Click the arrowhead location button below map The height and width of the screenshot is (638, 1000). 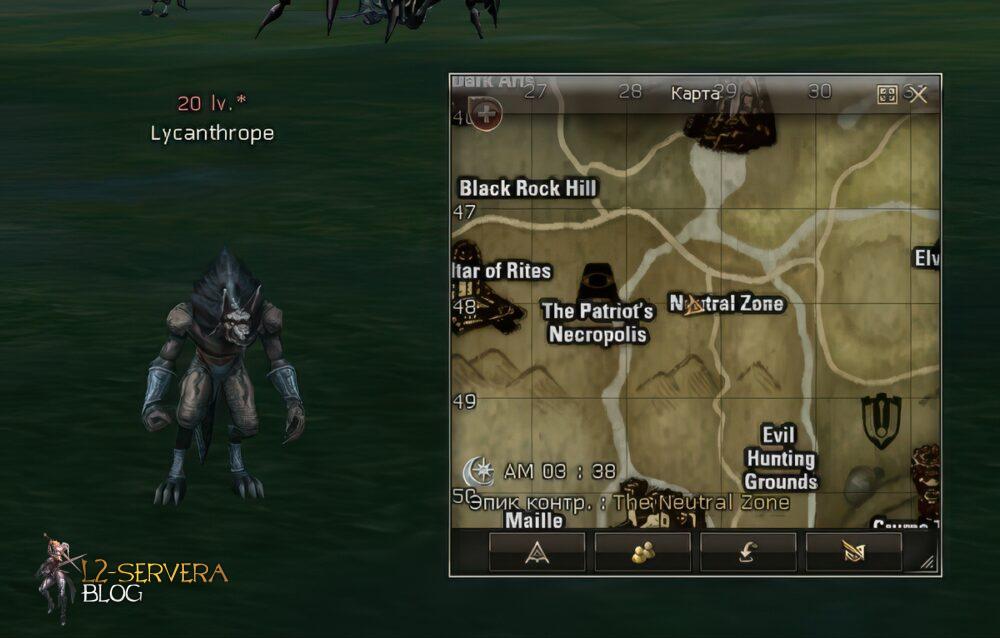pyautogui.click(x=537, y=551)
